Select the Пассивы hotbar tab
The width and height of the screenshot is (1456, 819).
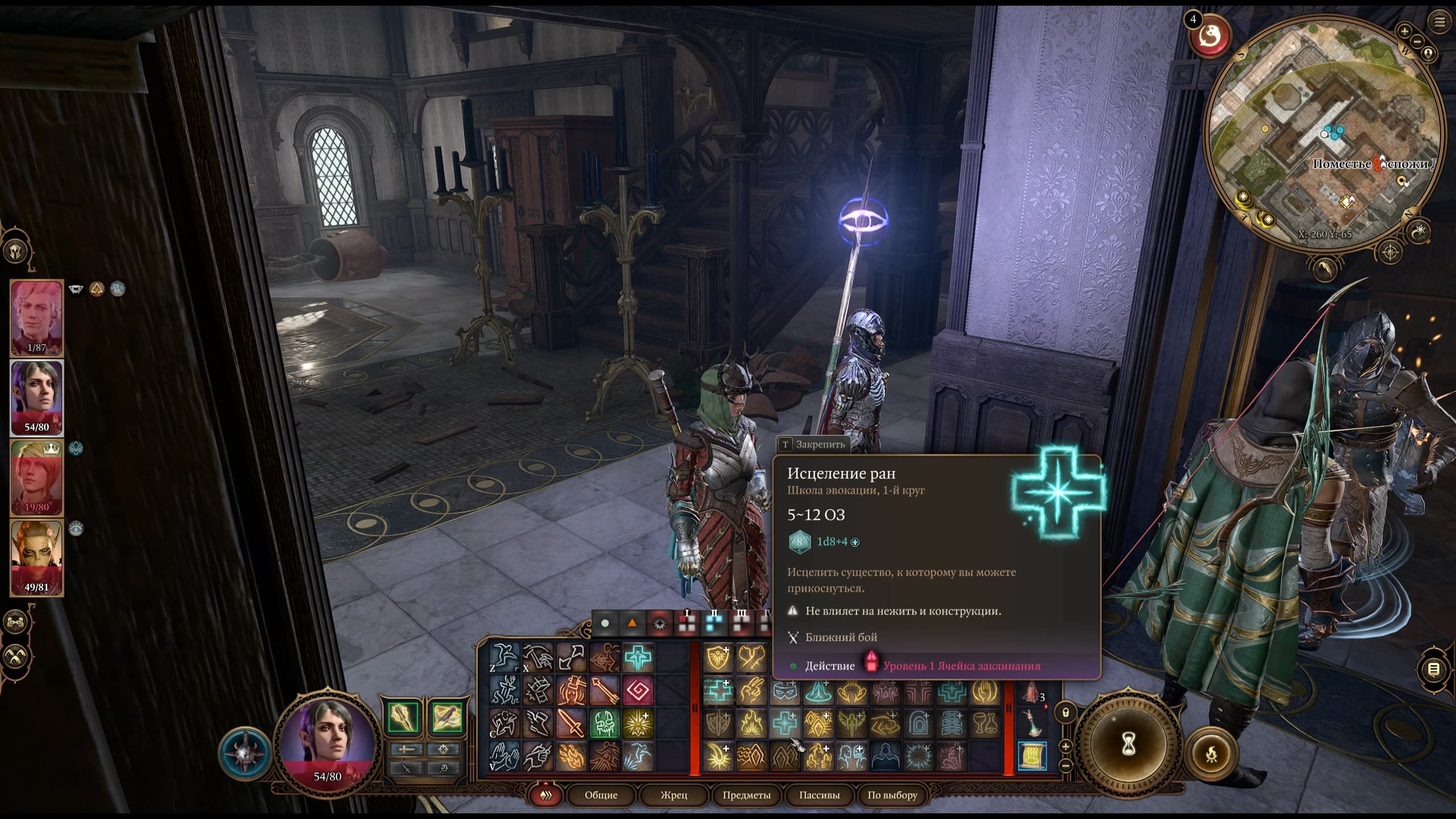(x=819, y=795)
